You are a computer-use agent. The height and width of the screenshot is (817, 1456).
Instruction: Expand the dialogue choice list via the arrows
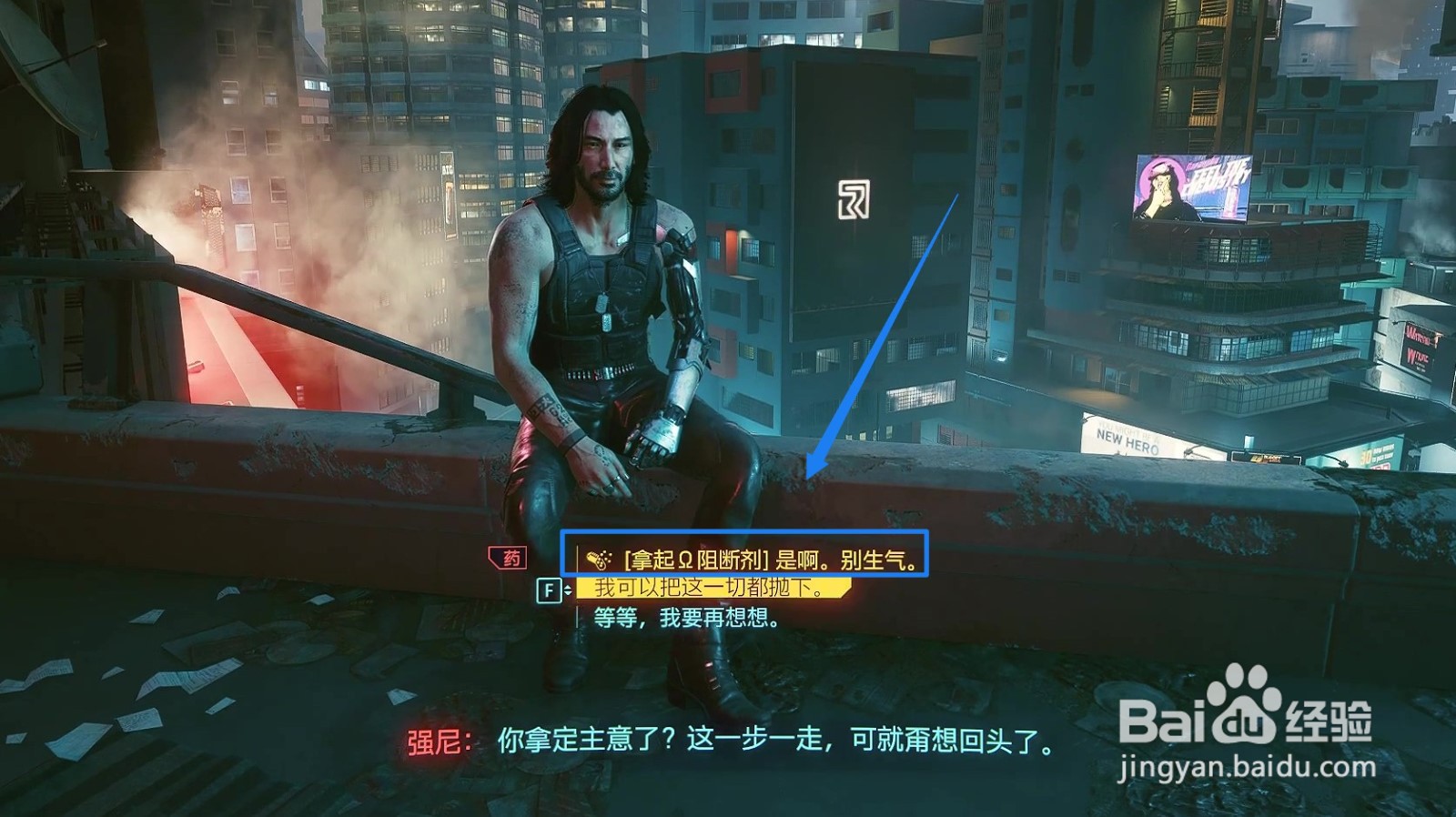(x=566, y=590)
